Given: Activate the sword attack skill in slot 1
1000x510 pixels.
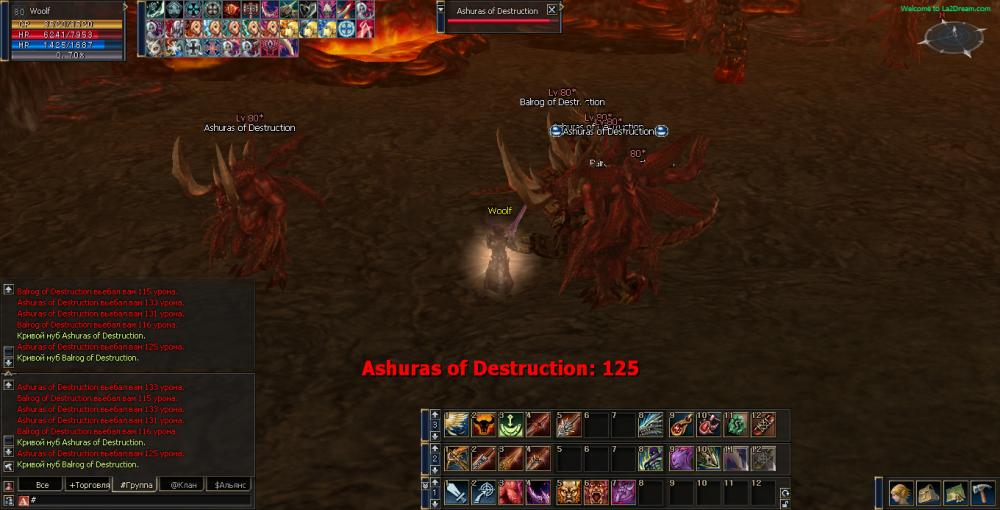Looking at the screenshot, I should [x=457, y=492].
